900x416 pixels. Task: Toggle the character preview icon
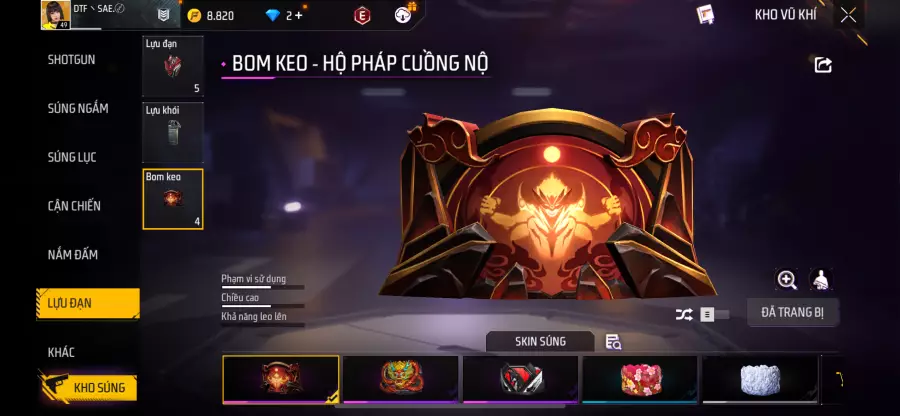tap(821, 280)
